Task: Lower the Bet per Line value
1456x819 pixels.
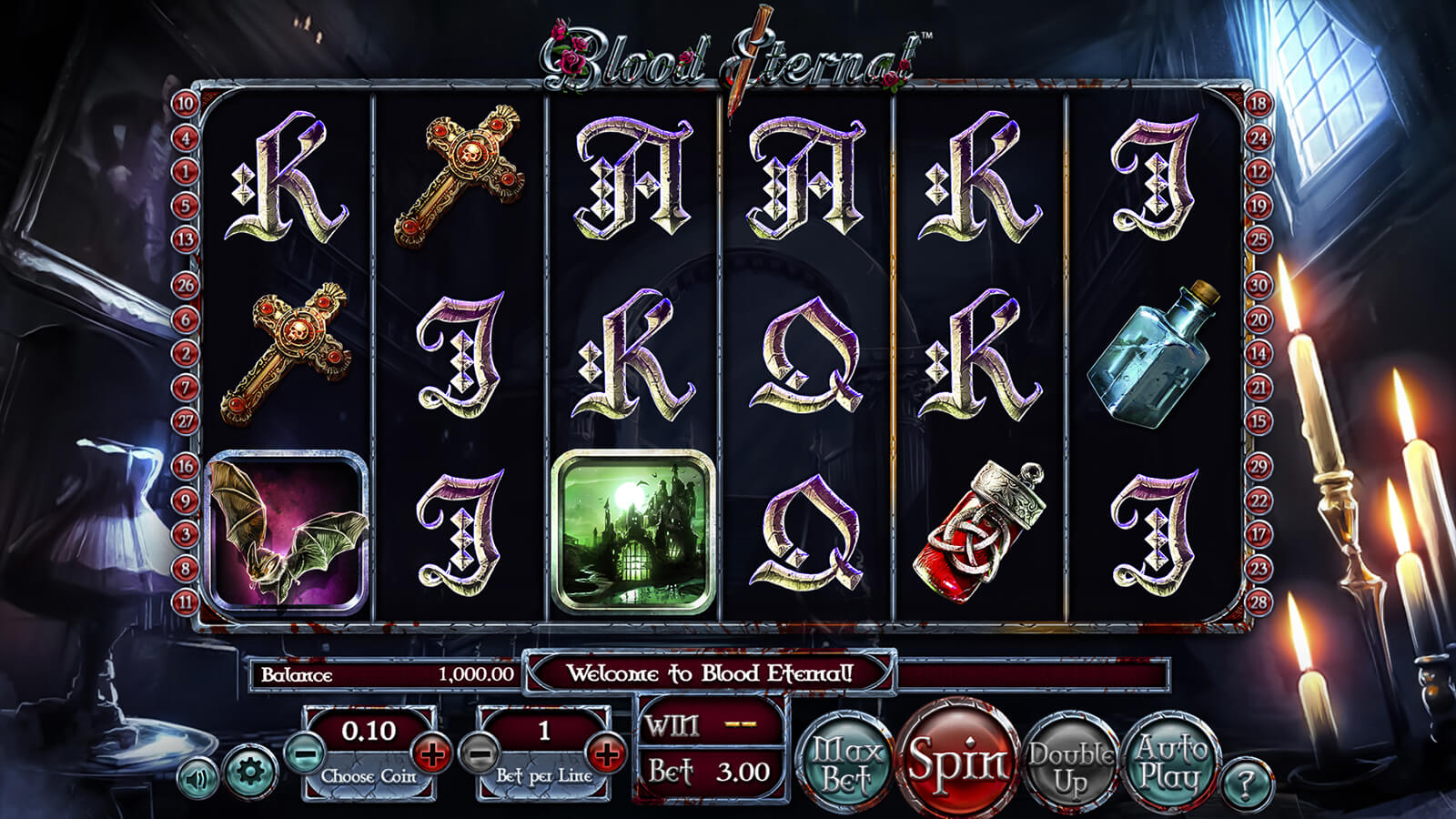Action: 480,753
